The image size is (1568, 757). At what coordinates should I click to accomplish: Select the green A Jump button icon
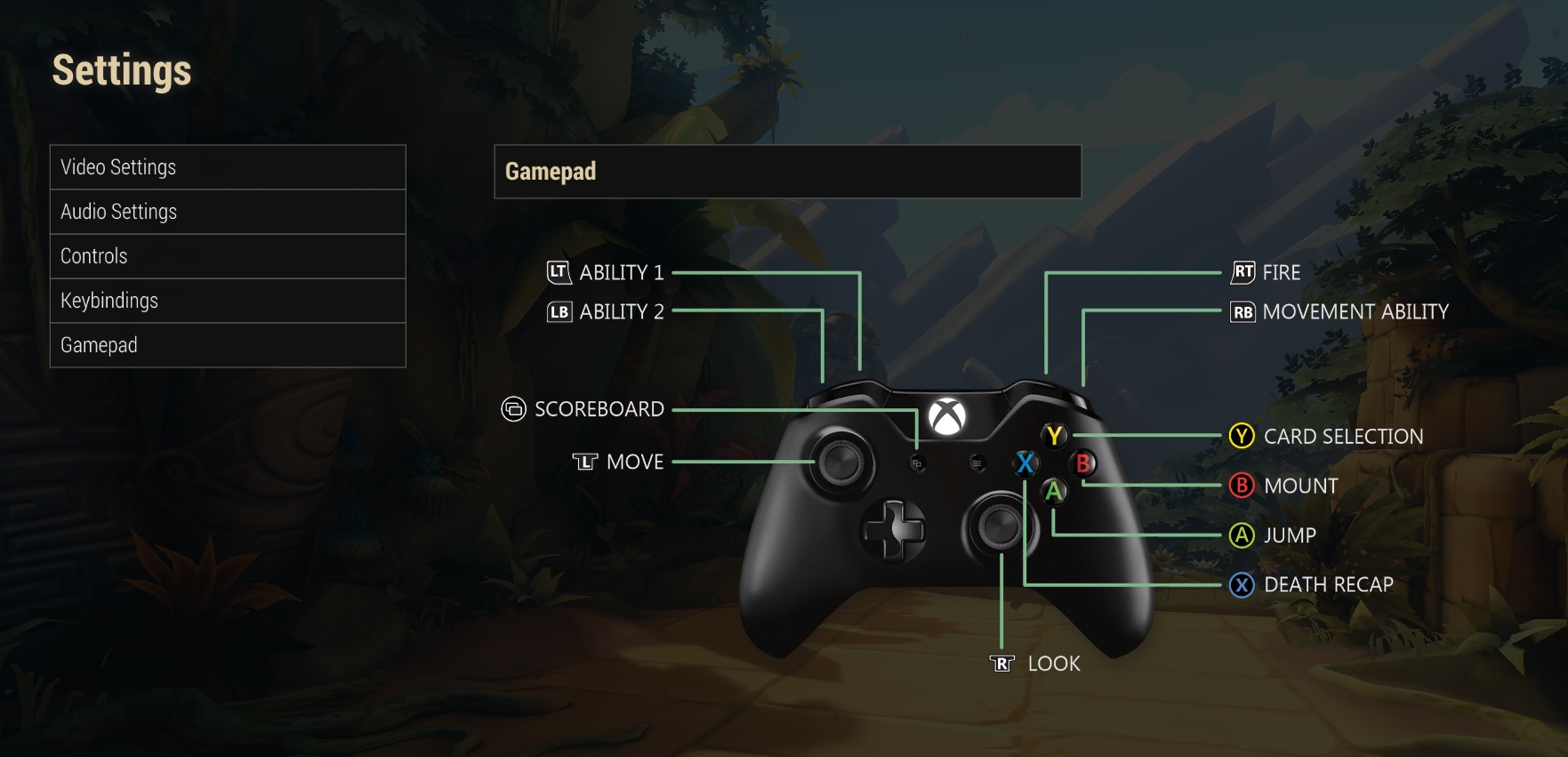click(x=1053, y=492)
